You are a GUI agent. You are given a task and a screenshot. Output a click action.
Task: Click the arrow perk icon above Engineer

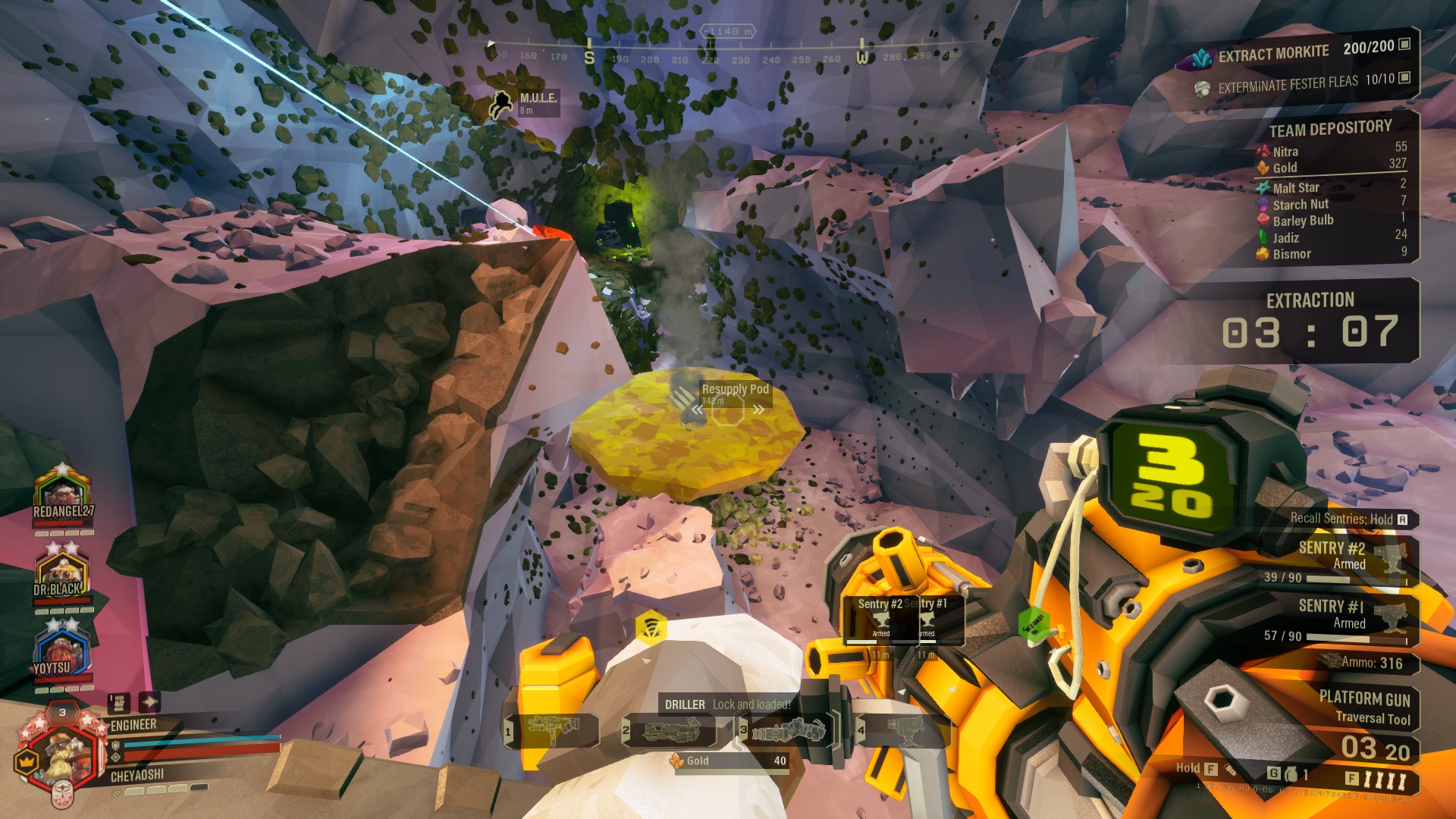149,701
